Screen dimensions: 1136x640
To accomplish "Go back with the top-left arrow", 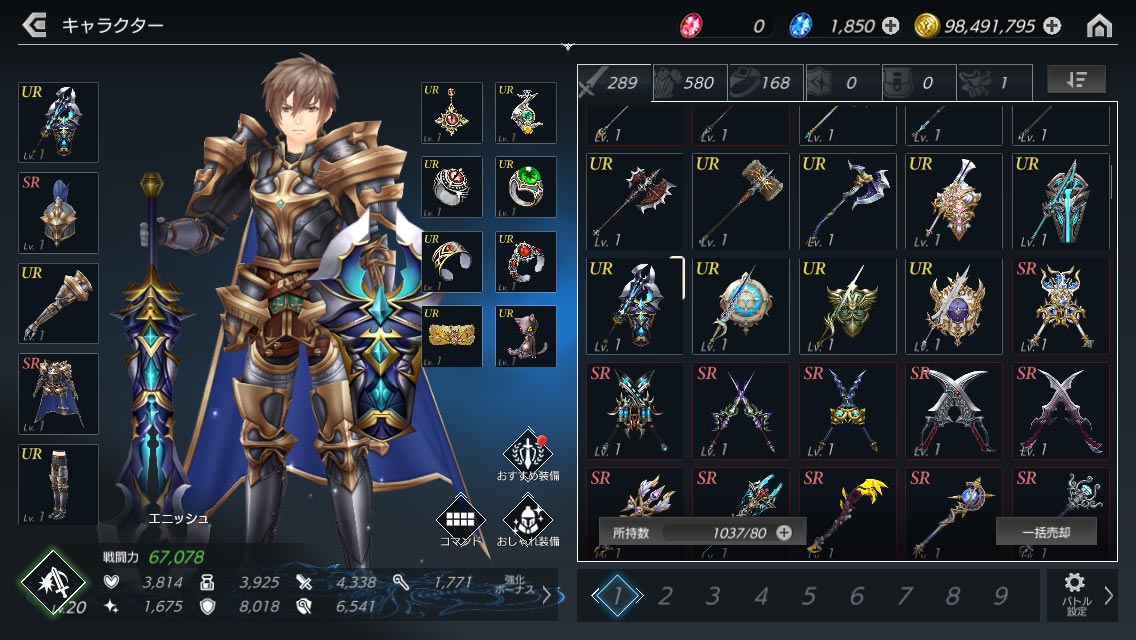I will pyautogui.click(x=34, y=25).
